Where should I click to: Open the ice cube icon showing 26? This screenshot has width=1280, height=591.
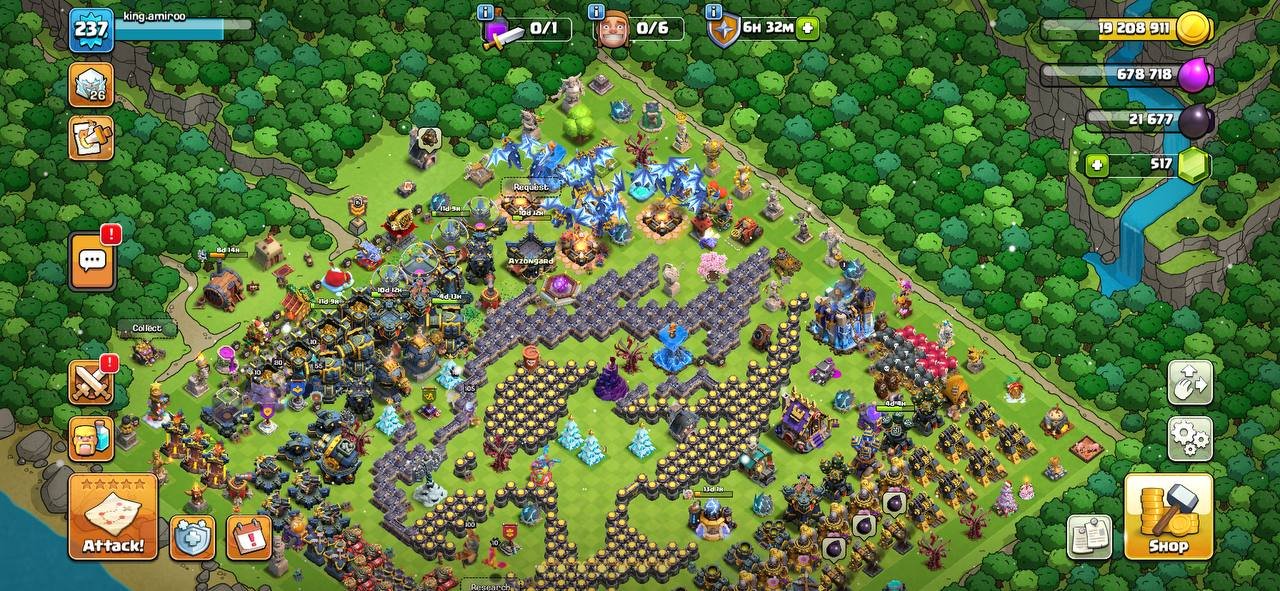point(91,84)
